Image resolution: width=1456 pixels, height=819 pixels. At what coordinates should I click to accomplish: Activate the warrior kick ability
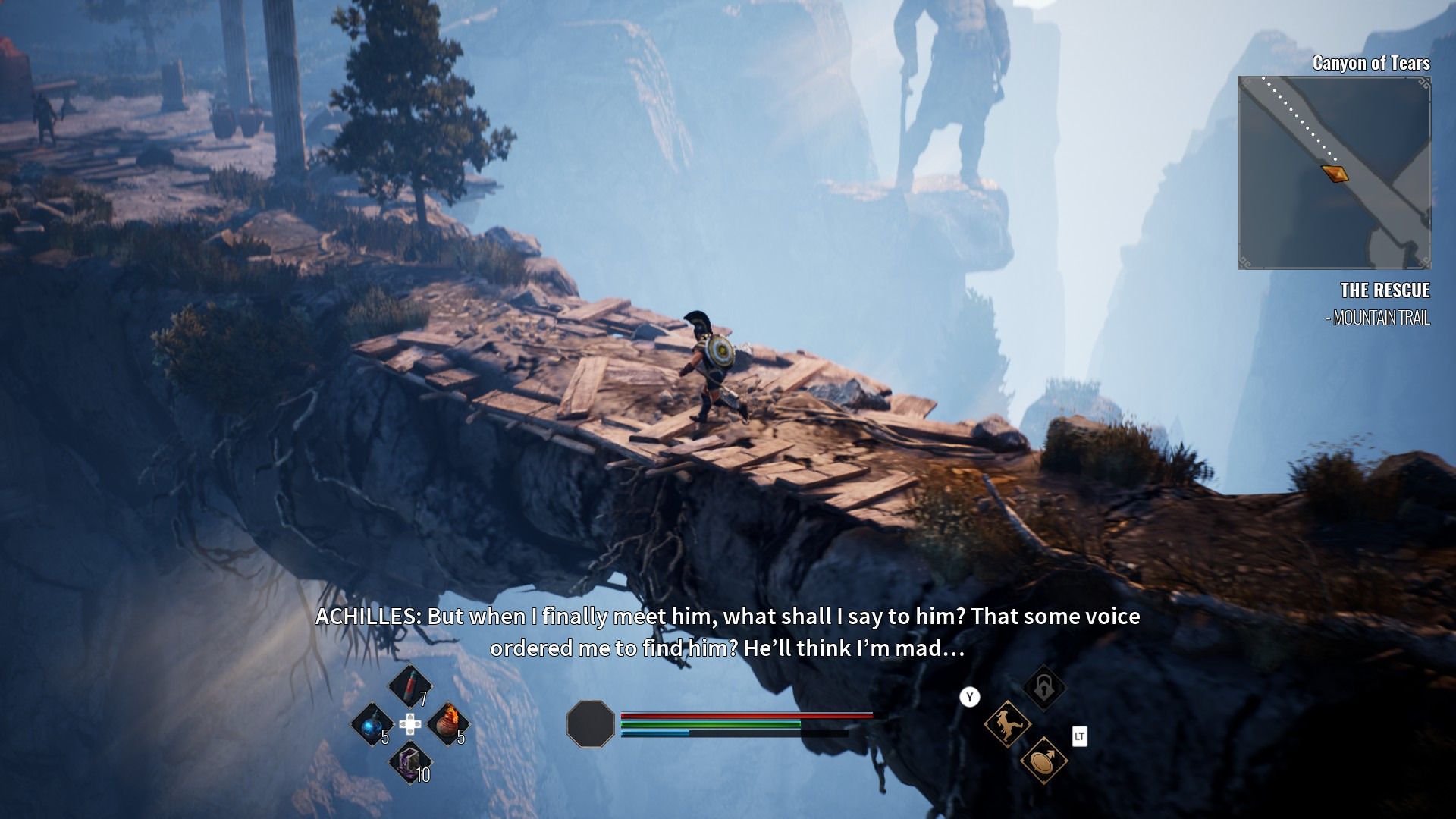tap(1007, 724)
